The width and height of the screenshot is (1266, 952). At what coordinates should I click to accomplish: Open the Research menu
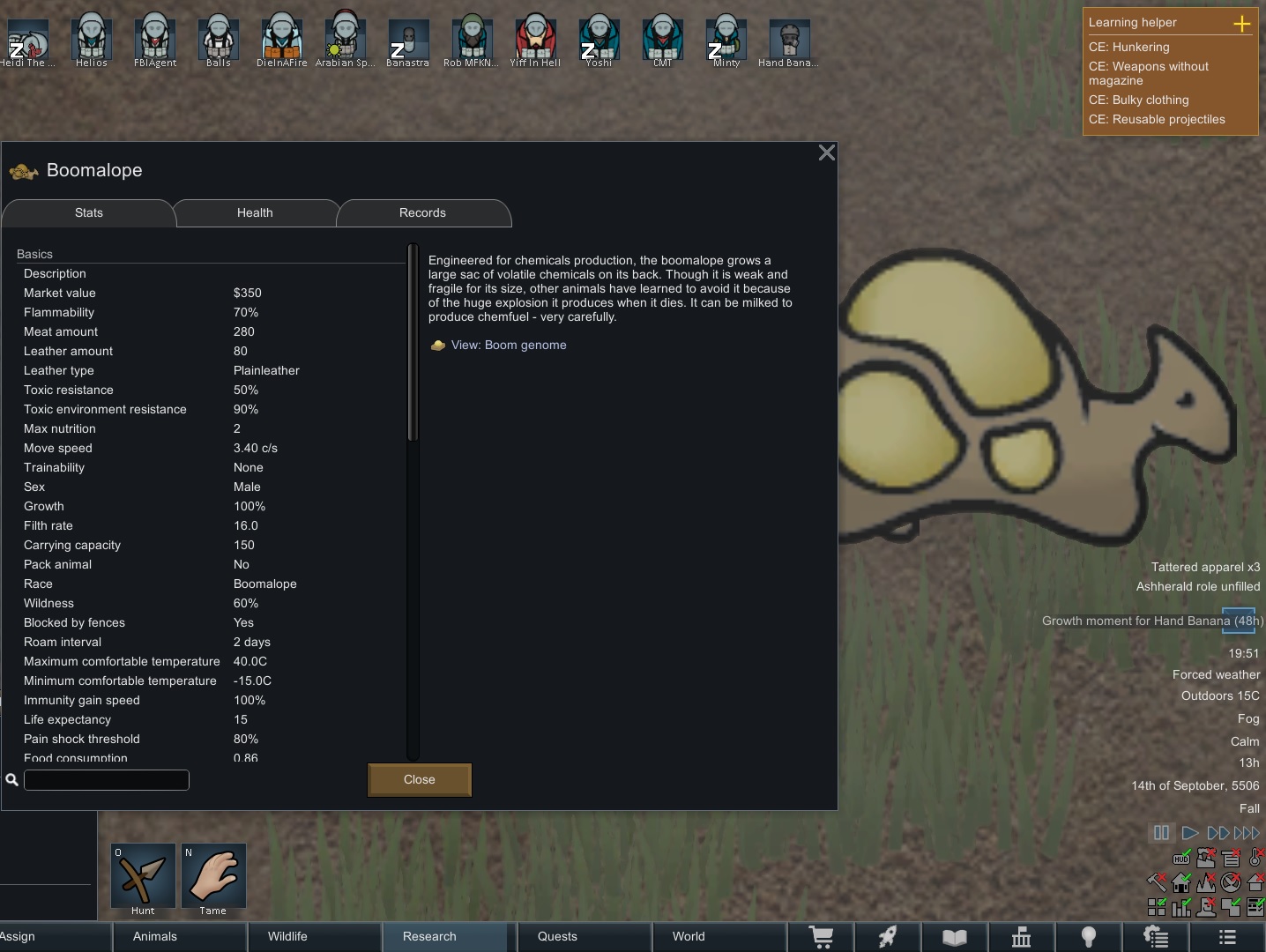pos(429,936)
